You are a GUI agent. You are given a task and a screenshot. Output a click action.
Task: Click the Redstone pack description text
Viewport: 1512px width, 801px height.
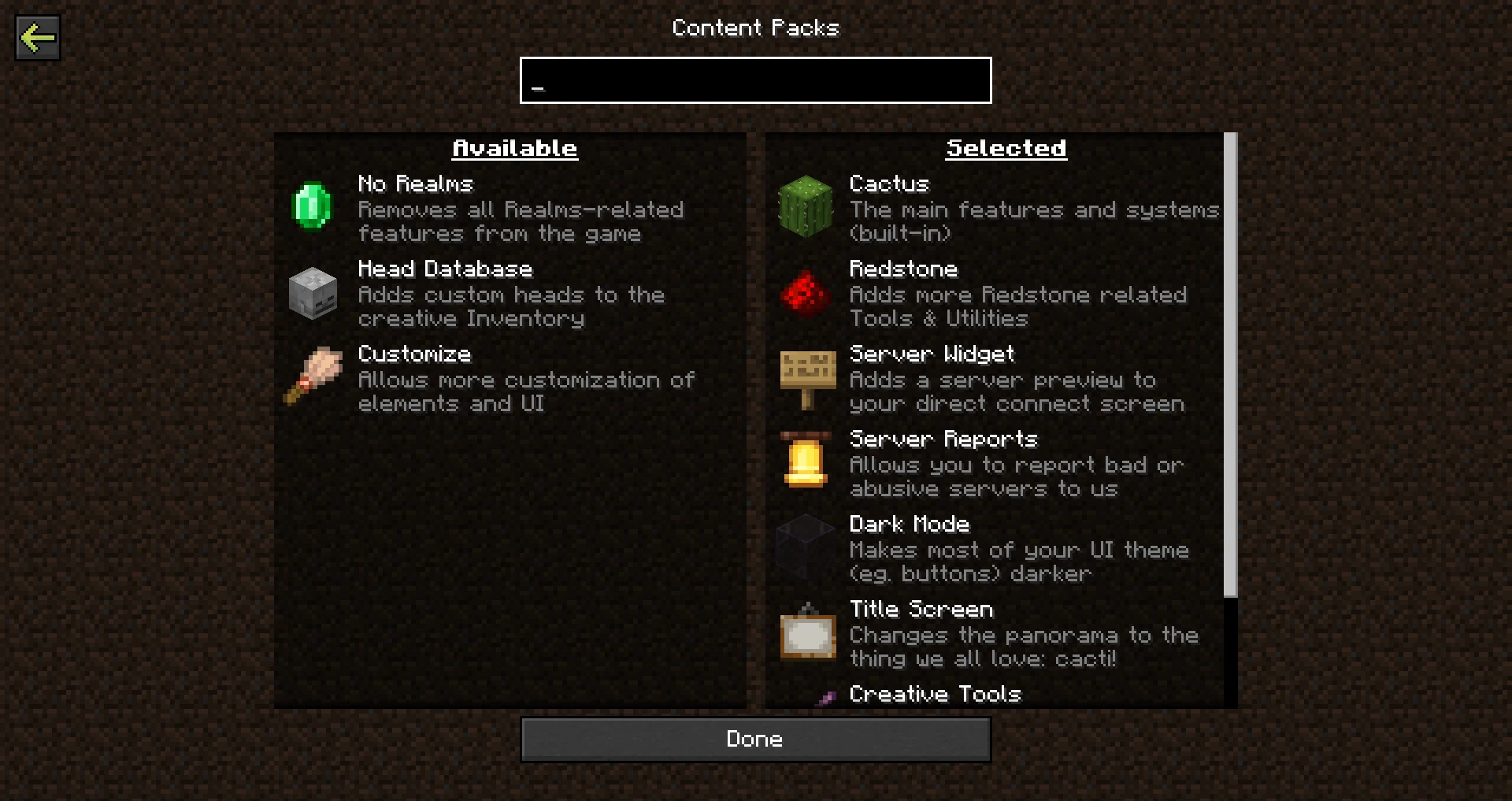1017,306
